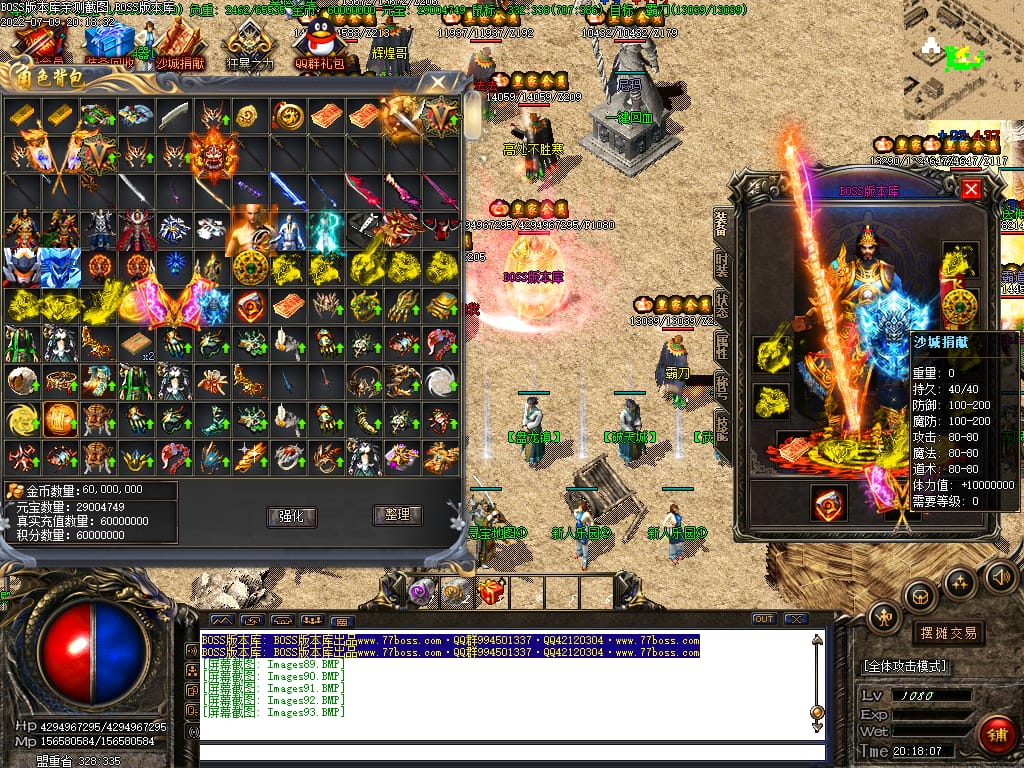Click the 强化 enhance button
The height and width of the screenshot is (768, 1024).
292,516
